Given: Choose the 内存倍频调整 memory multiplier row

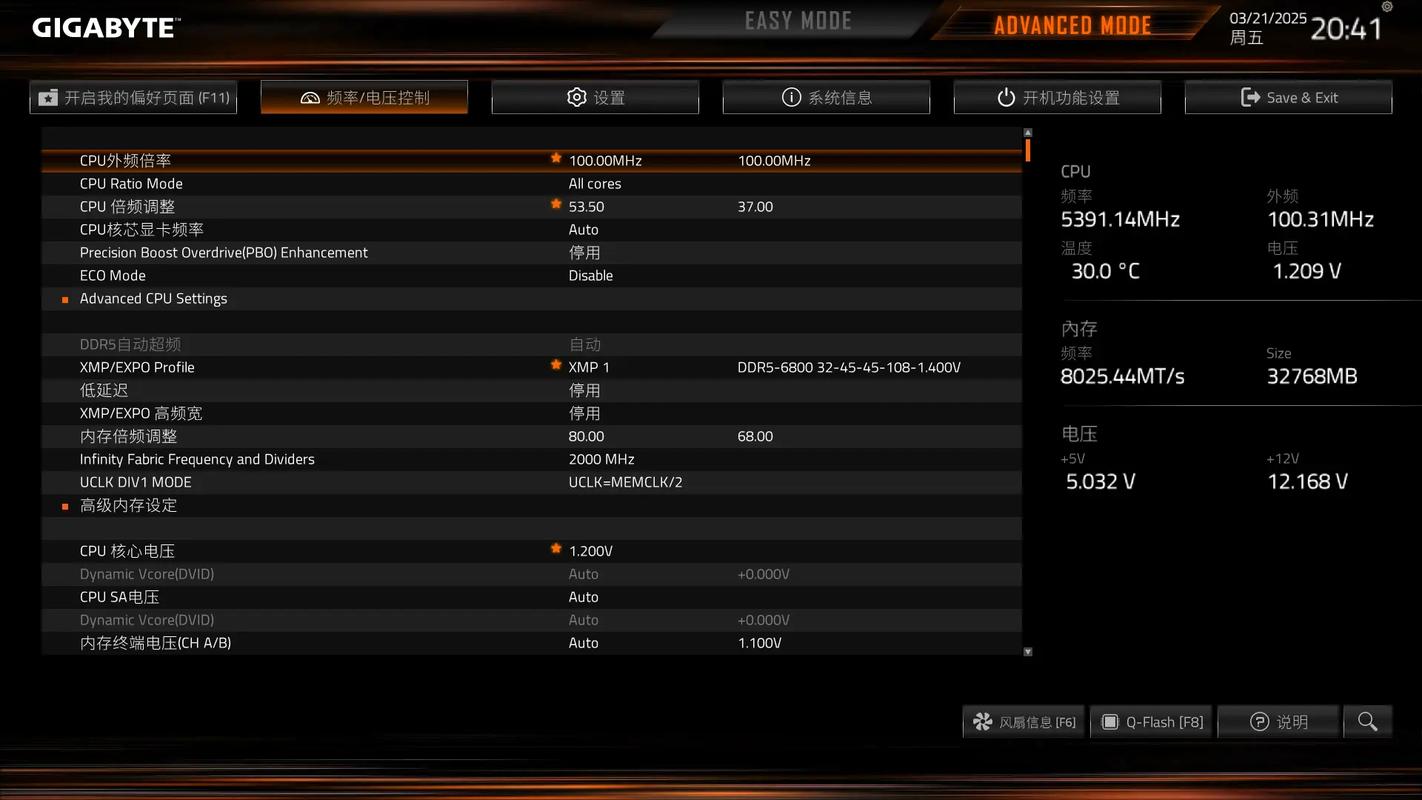Looking at the screenshot, I should coord(128,436).
